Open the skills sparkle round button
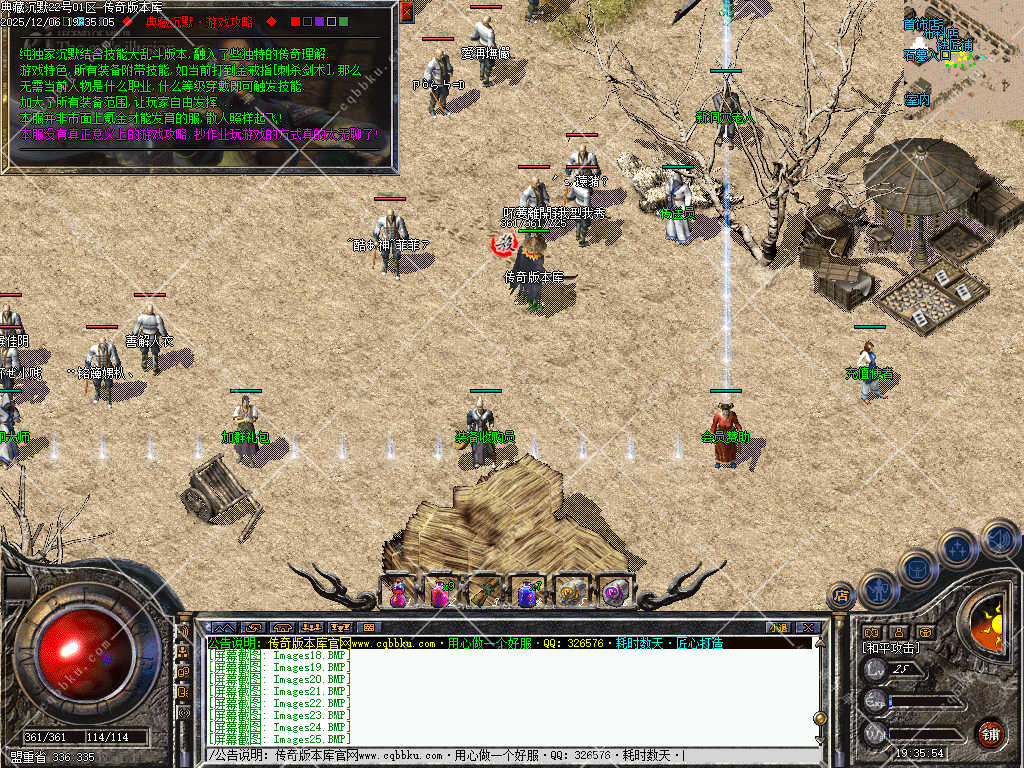Image resolution: width=1024 pixels, height=768 pixels. click(957, 548)
